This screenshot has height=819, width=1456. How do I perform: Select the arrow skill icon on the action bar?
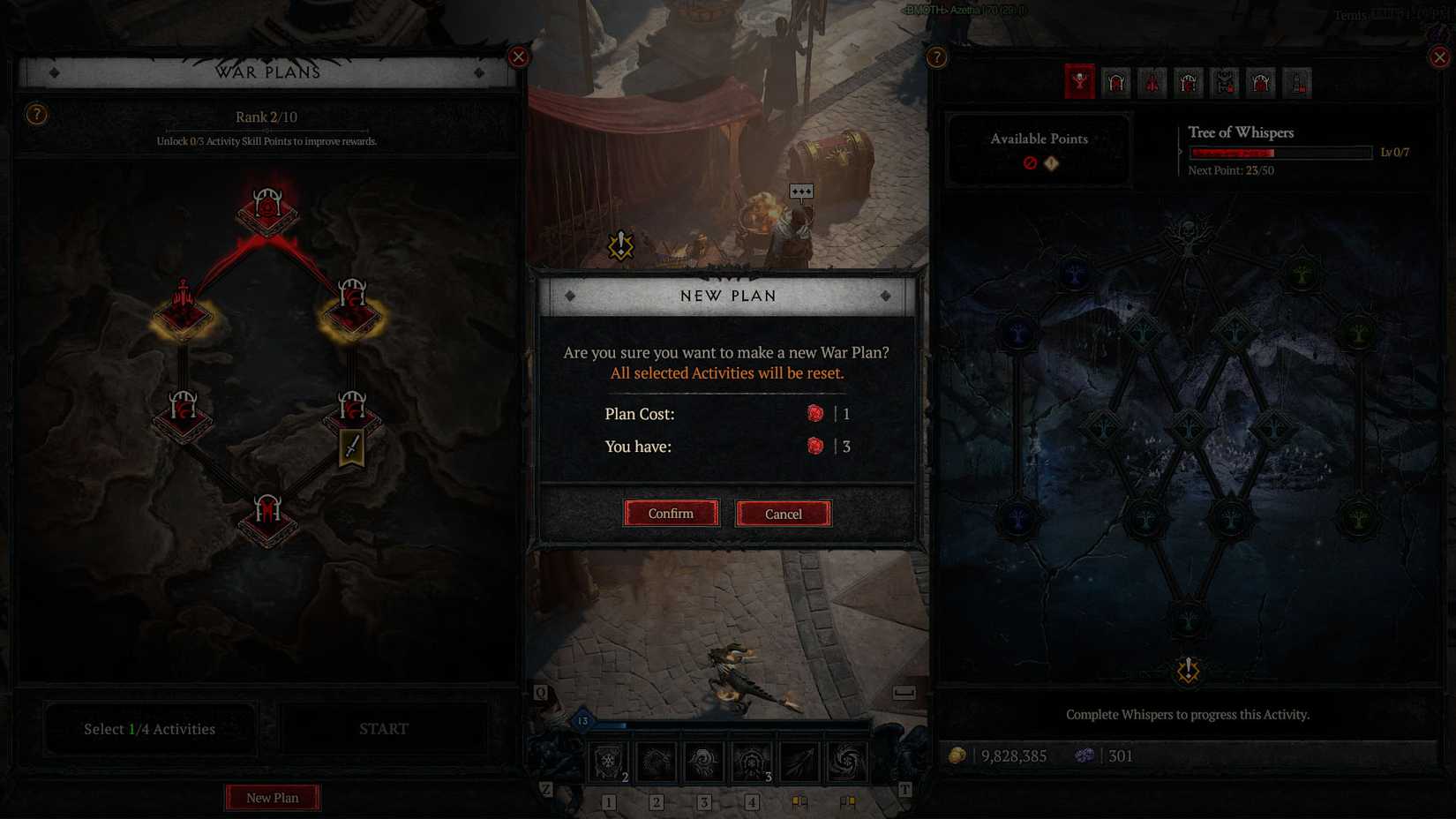point(799,759)
